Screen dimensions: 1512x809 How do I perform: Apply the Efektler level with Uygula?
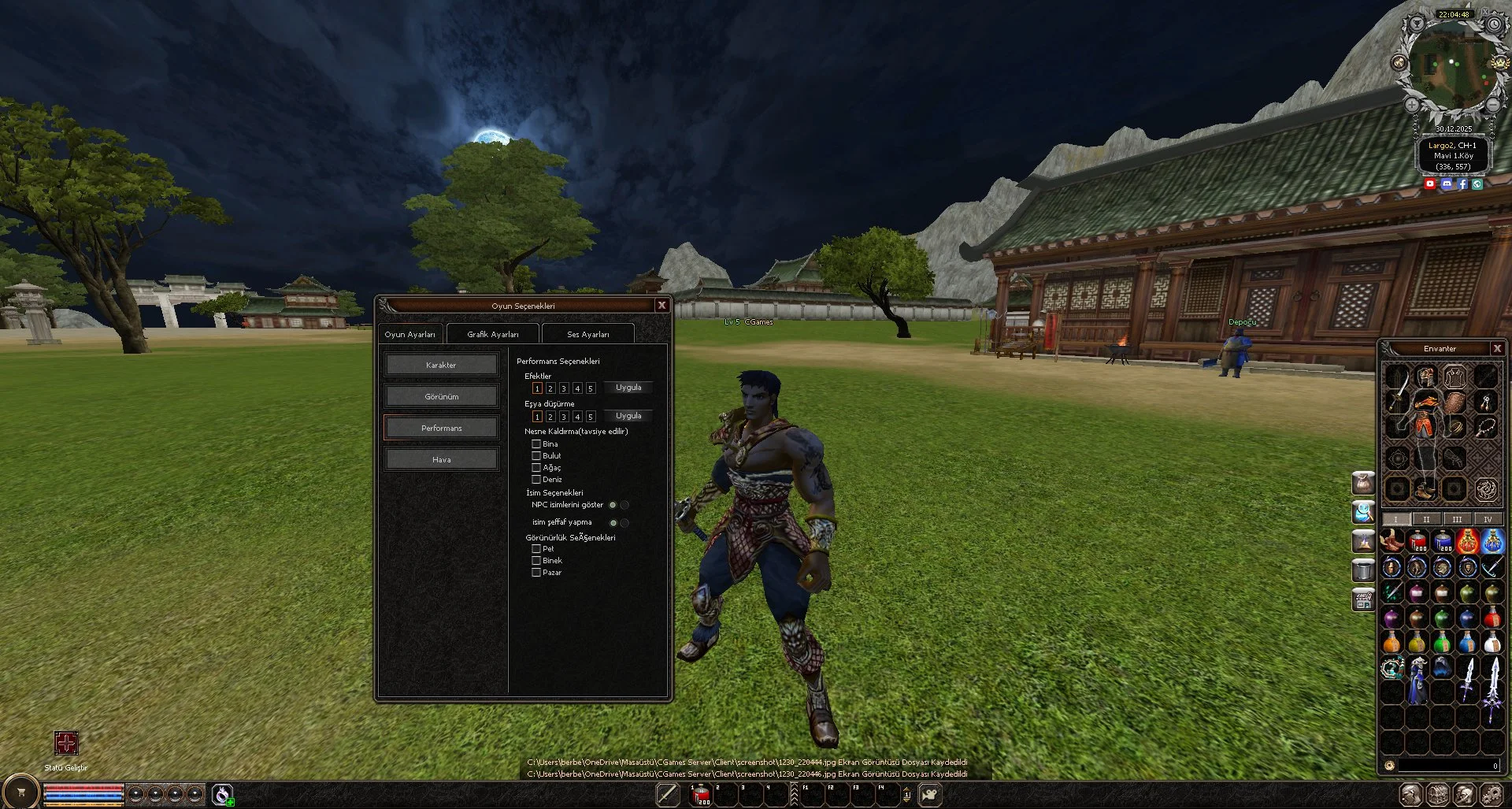tap(628, 388)
